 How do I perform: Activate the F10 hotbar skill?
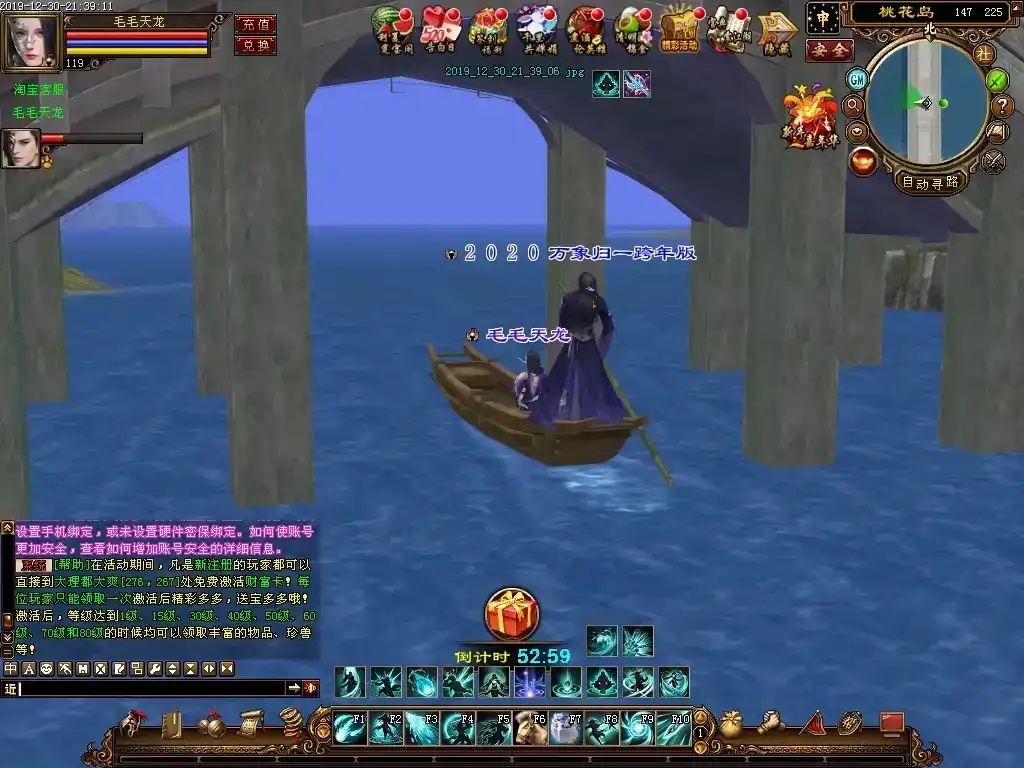pyautogui.click(x=674, y=727)
